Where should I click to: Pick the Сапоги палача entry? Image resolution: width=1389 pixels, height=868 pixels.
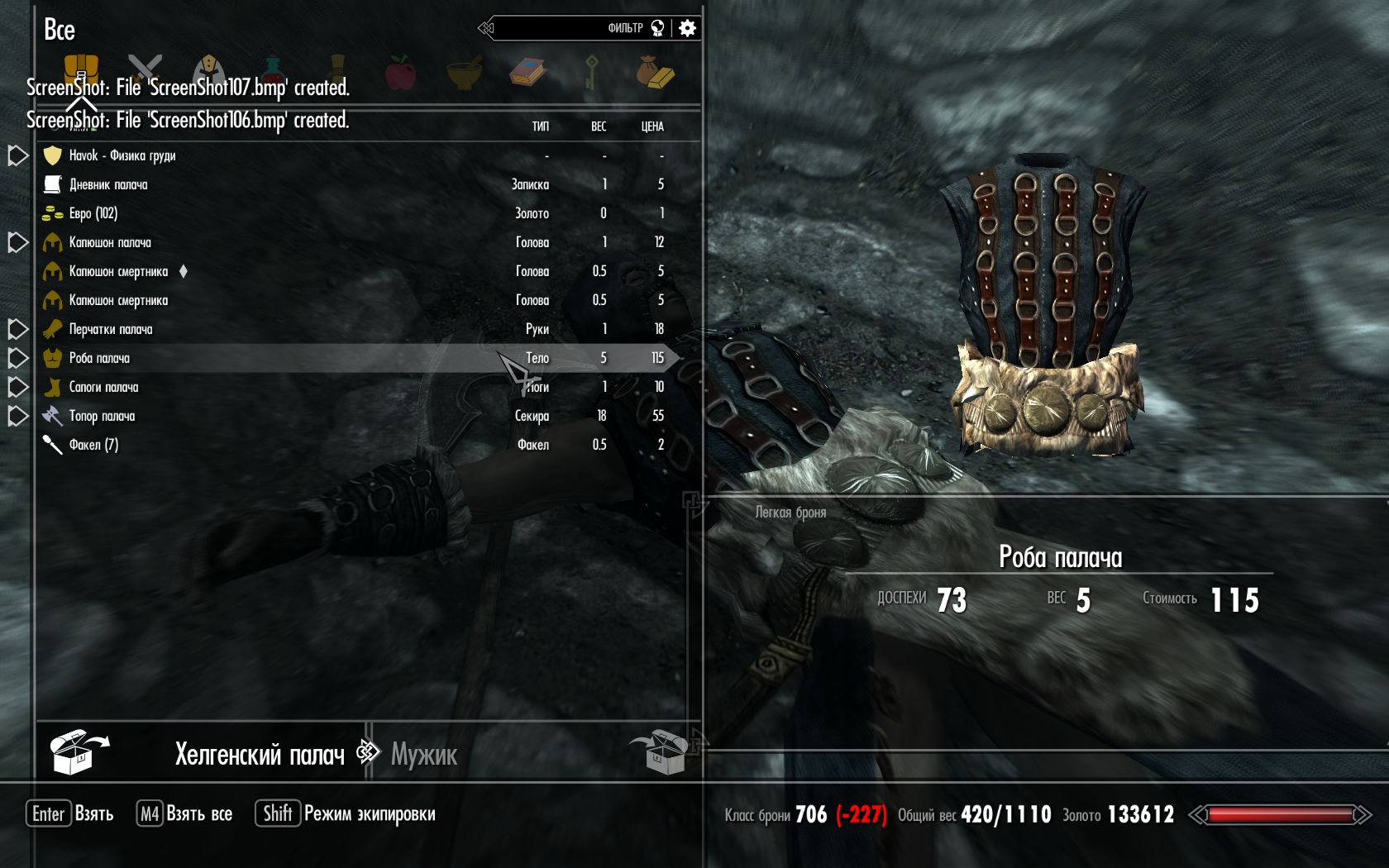coord(103,387)
